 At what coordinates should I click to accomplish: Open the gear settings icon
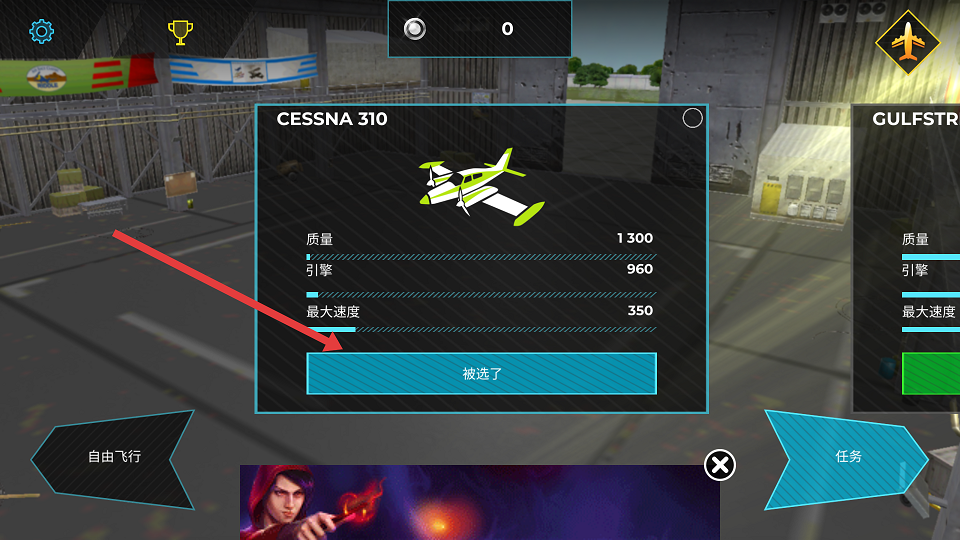41,31
